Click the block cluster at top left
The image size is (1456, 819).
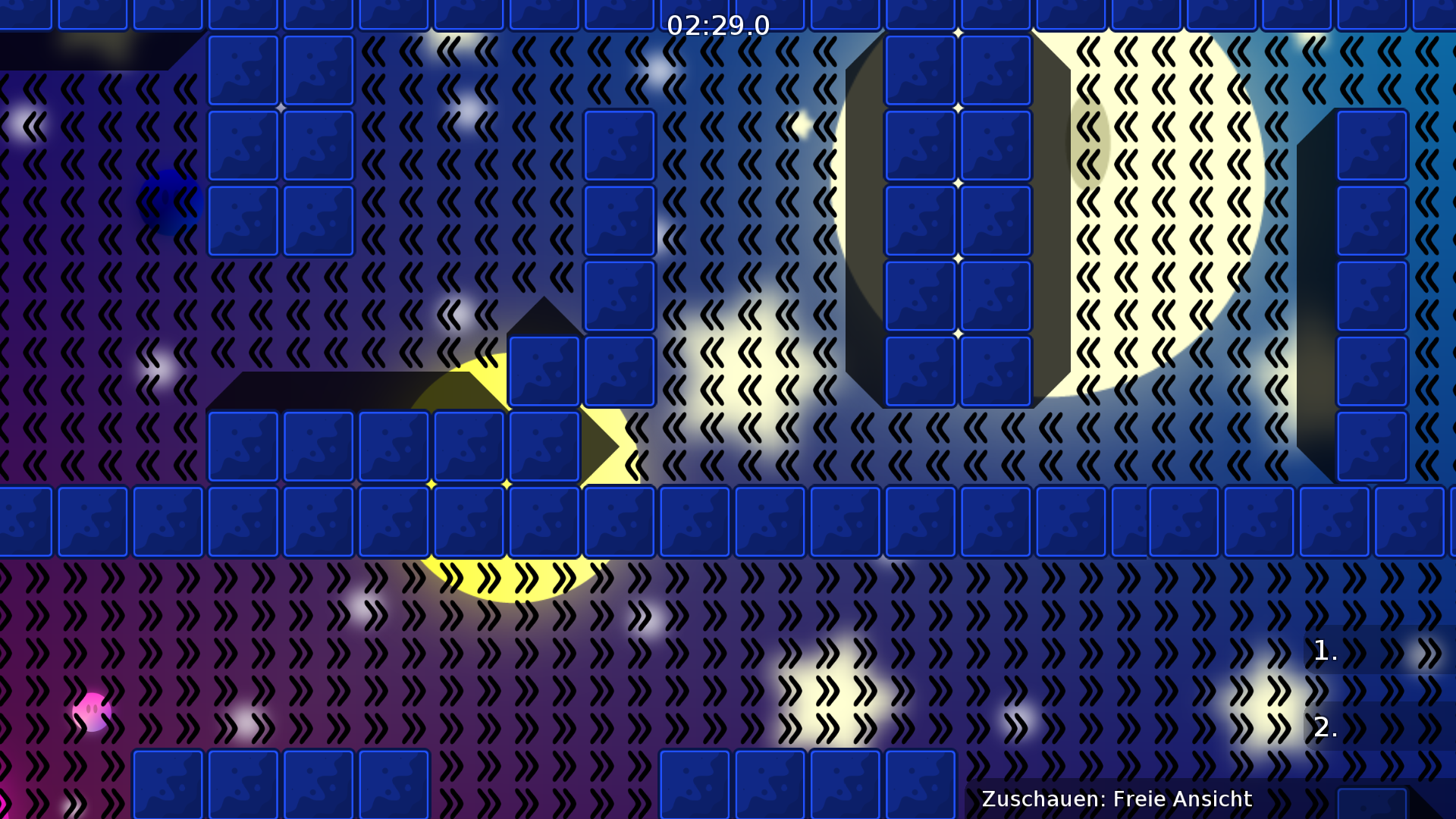(281, 144)
